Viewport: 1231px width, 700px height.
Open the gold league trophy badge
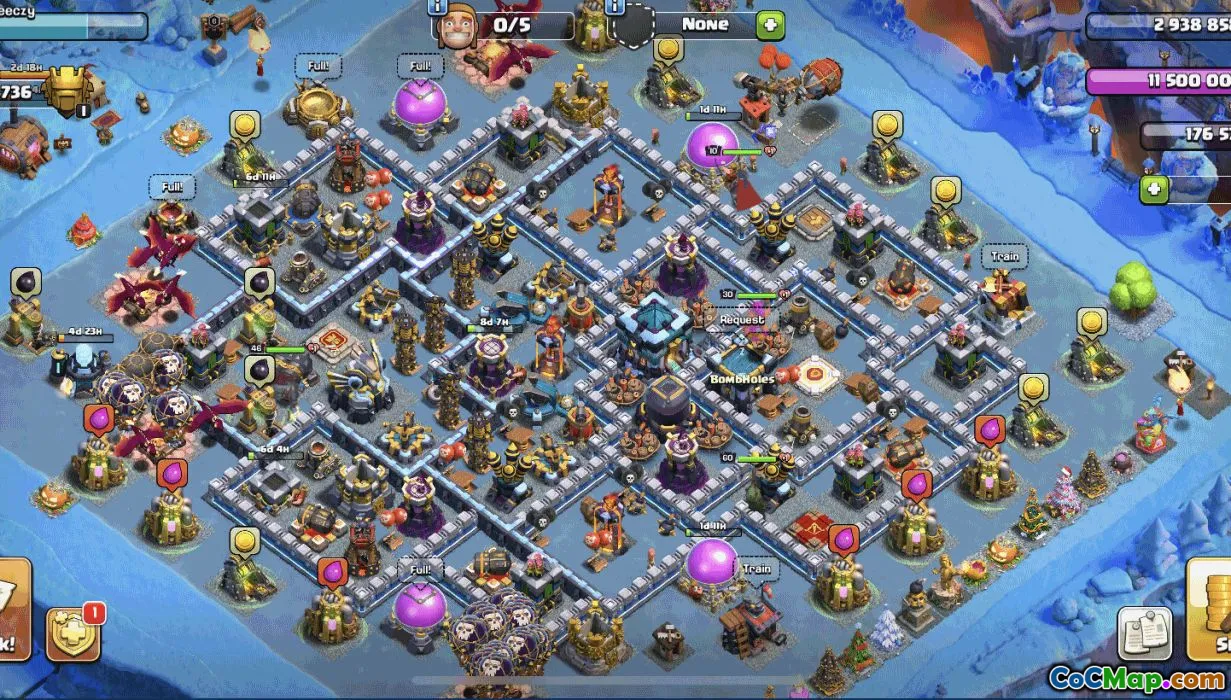[66, 92]
